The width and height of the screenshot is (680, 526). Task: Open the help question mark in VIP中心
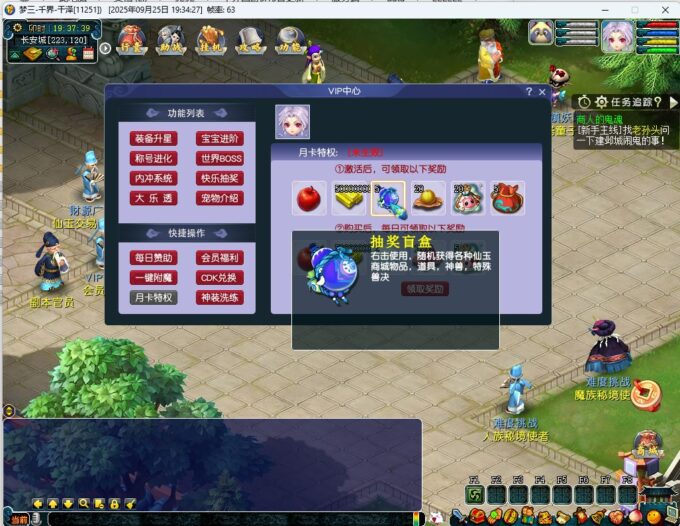coord(528,92)
